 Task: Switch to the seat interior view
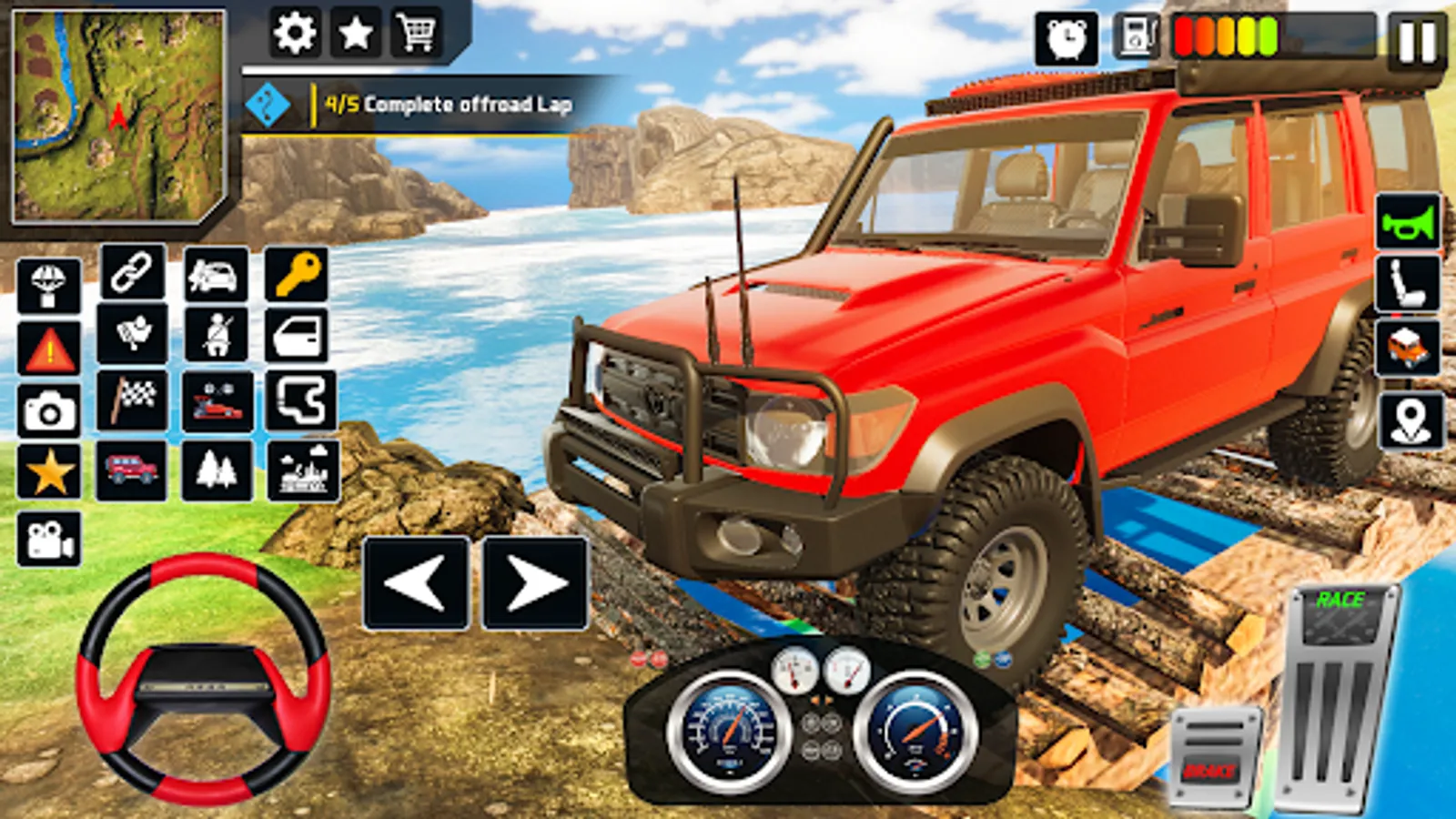coord(1408,284)
